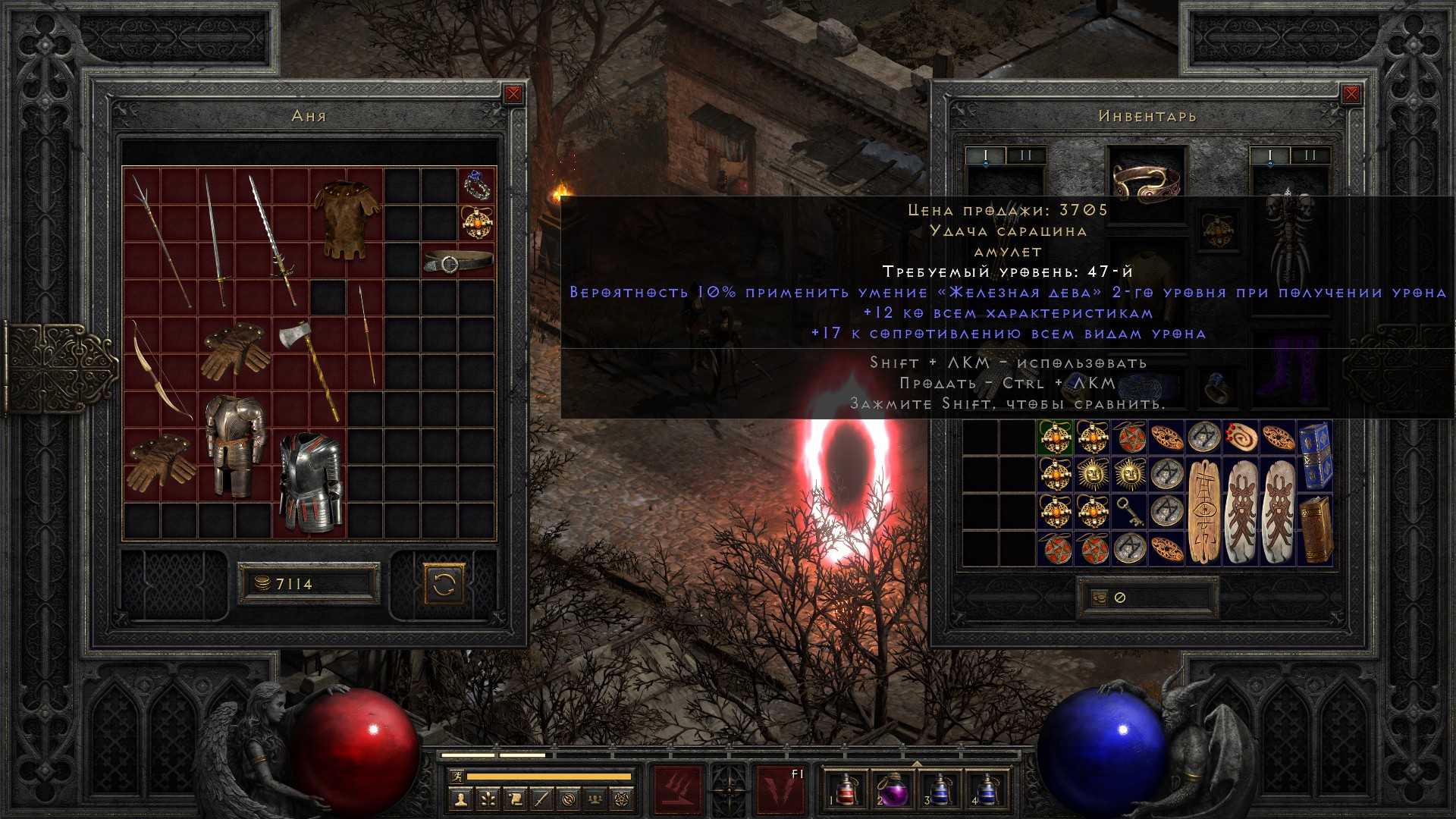Screen dimensions: 1456x819
Task: Pick the red-trimmed plate armor
Action: 309,482
